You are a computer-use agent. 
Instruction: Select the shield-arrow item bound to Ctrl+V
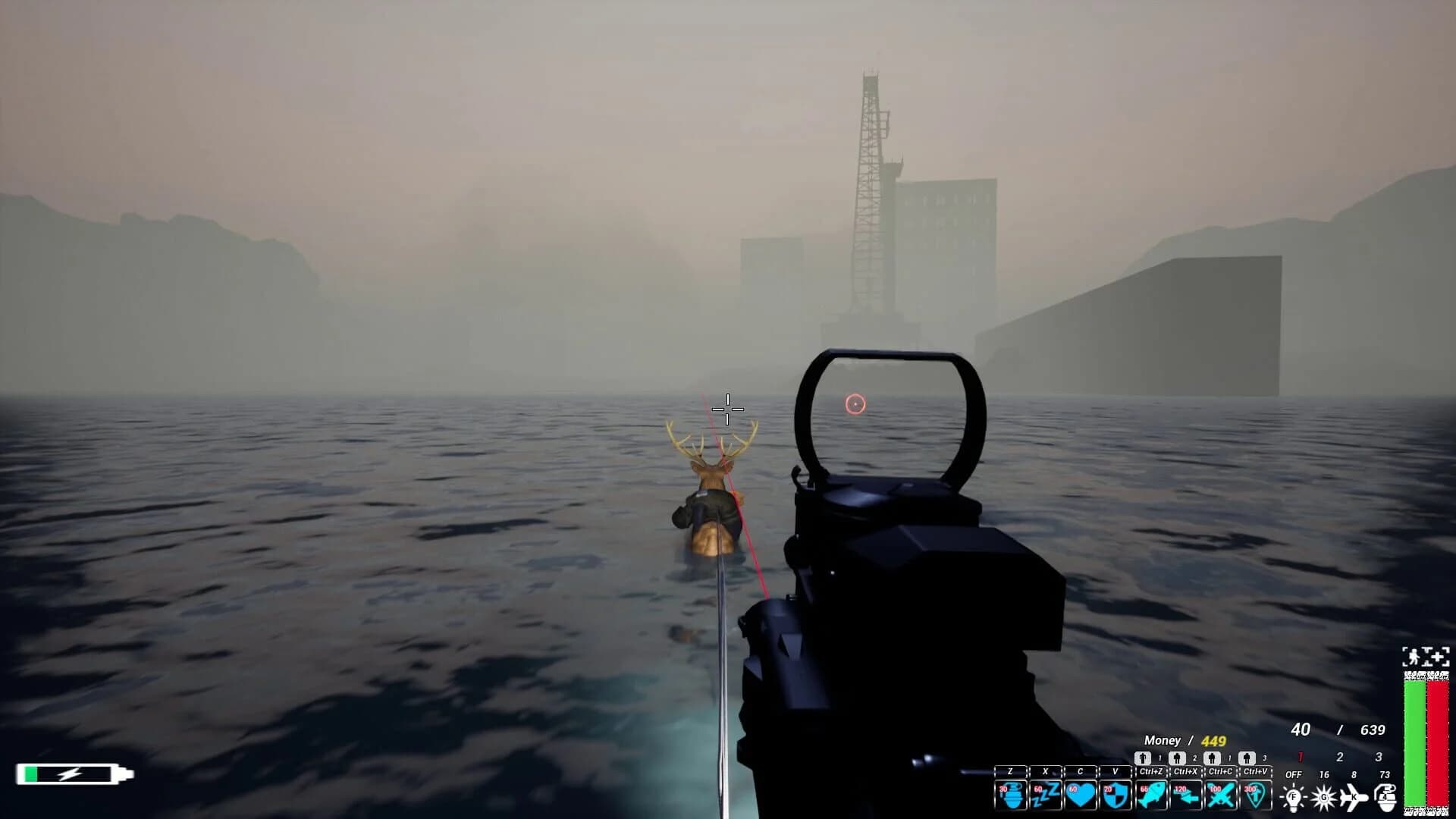[1257, 796]
